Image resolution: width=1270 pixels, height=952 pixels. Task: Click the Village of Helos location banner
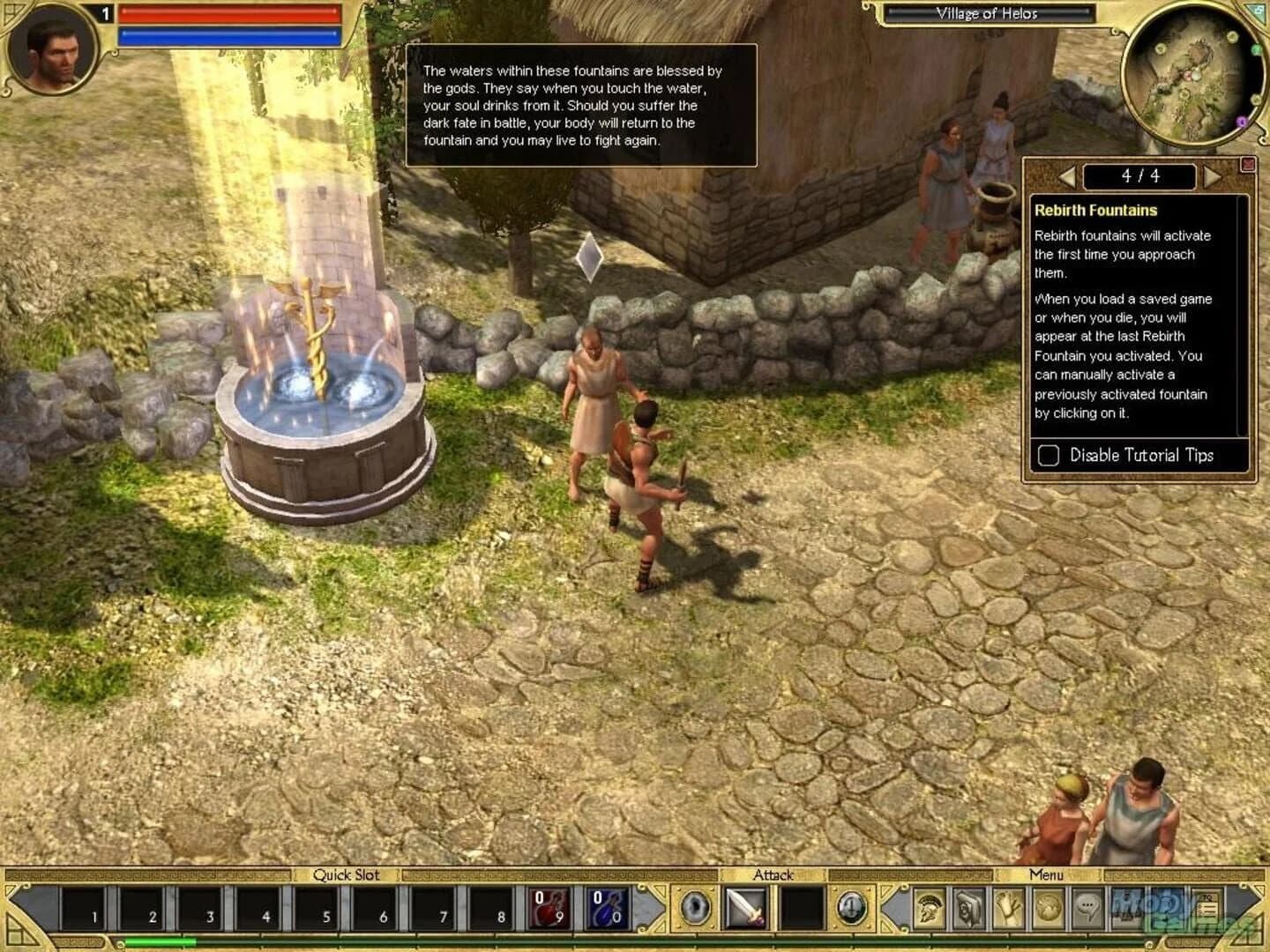pos(988,14)
